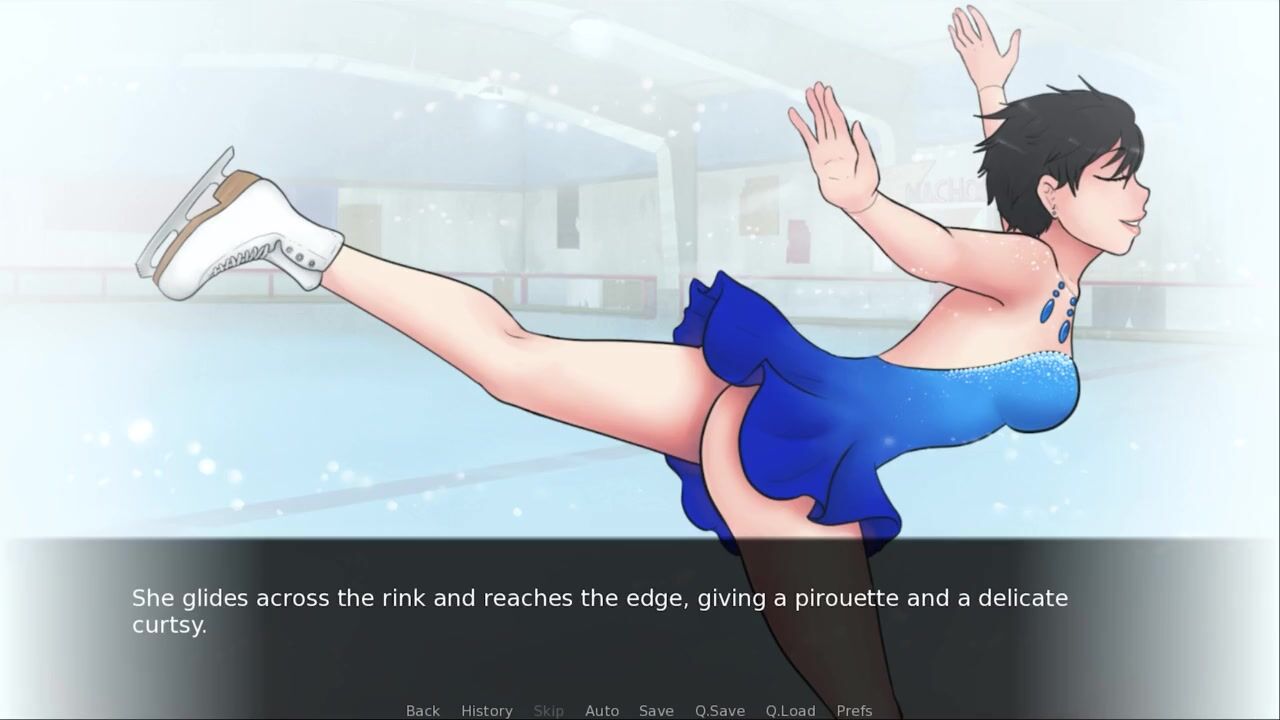
Task: Go back with the Back button
Action: [422, 710]
